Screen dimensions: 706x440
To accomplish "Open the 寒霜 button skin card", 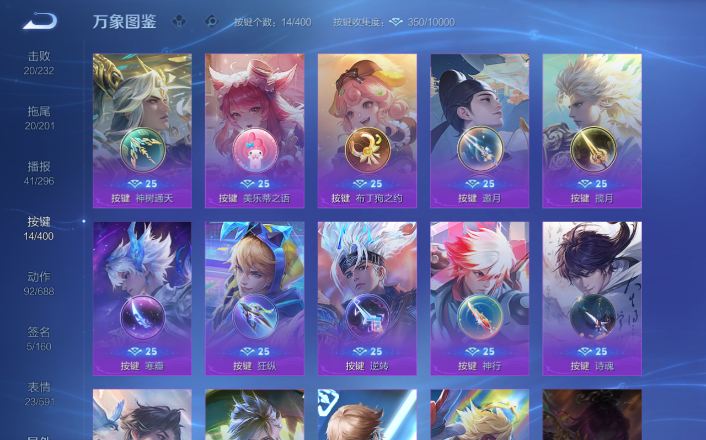I will pos(142,298).
